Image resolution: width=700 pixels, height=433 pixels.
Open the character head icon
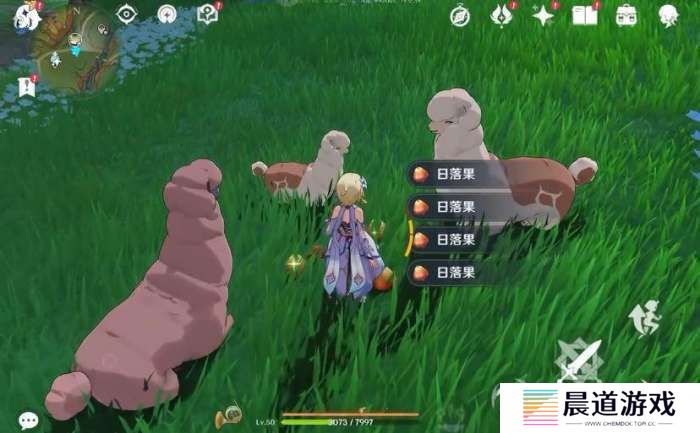[668, 15]
